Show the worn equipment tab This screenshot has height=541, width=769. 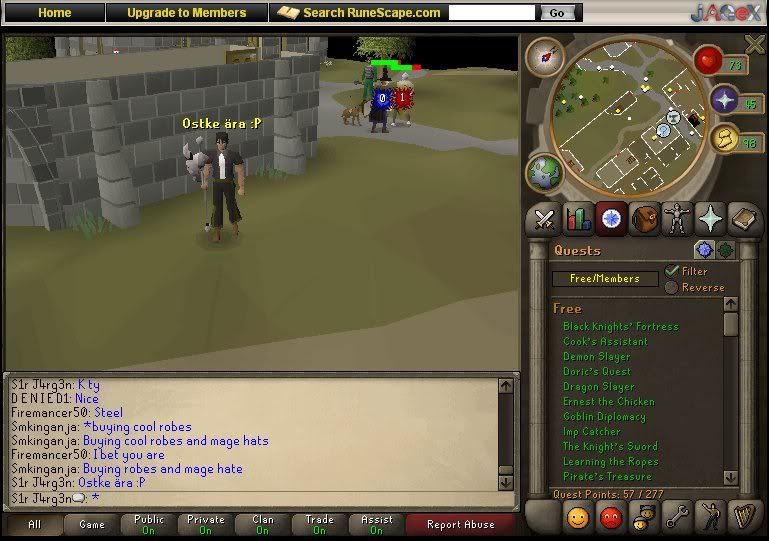[677, 218]
